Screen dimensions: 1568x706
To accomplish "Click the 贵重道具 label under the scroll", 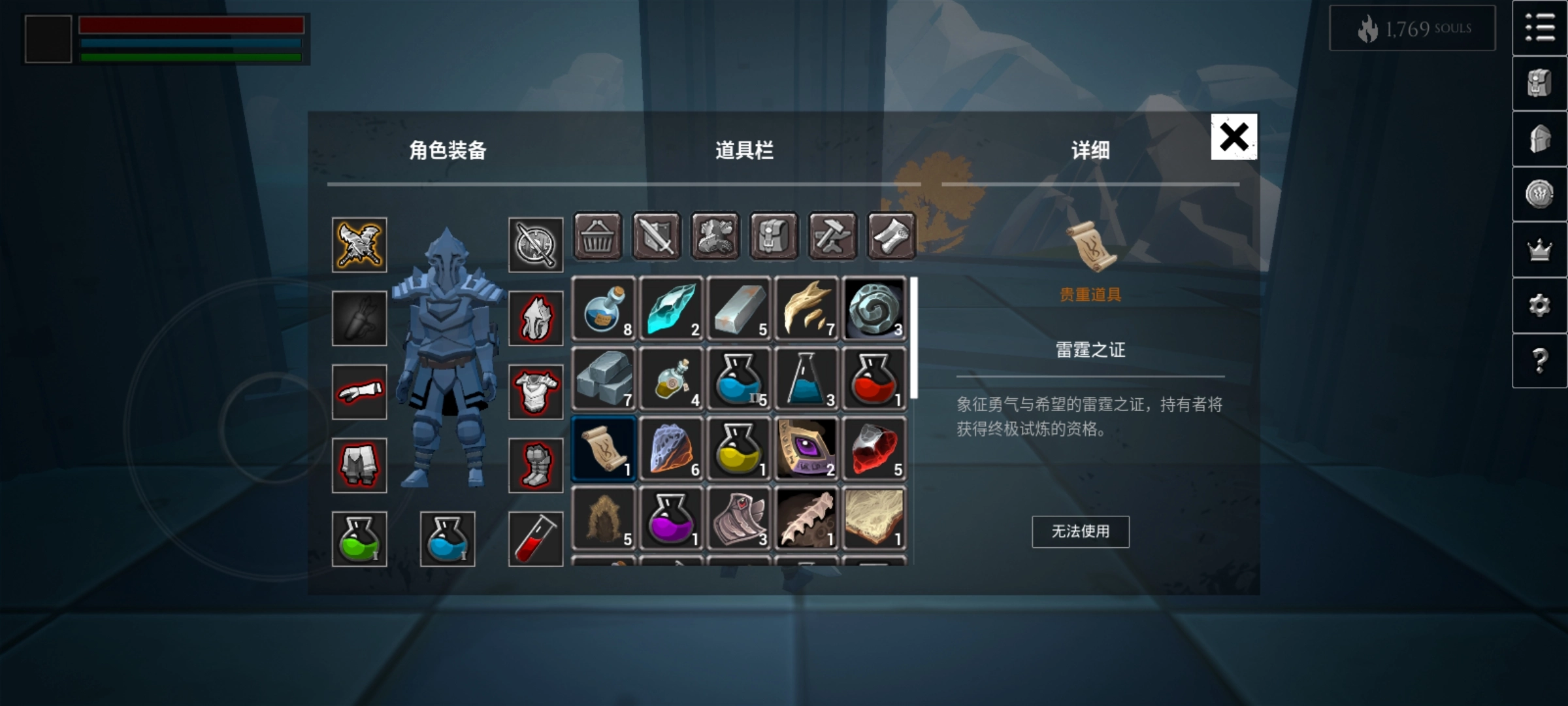I will [1090, 295].
